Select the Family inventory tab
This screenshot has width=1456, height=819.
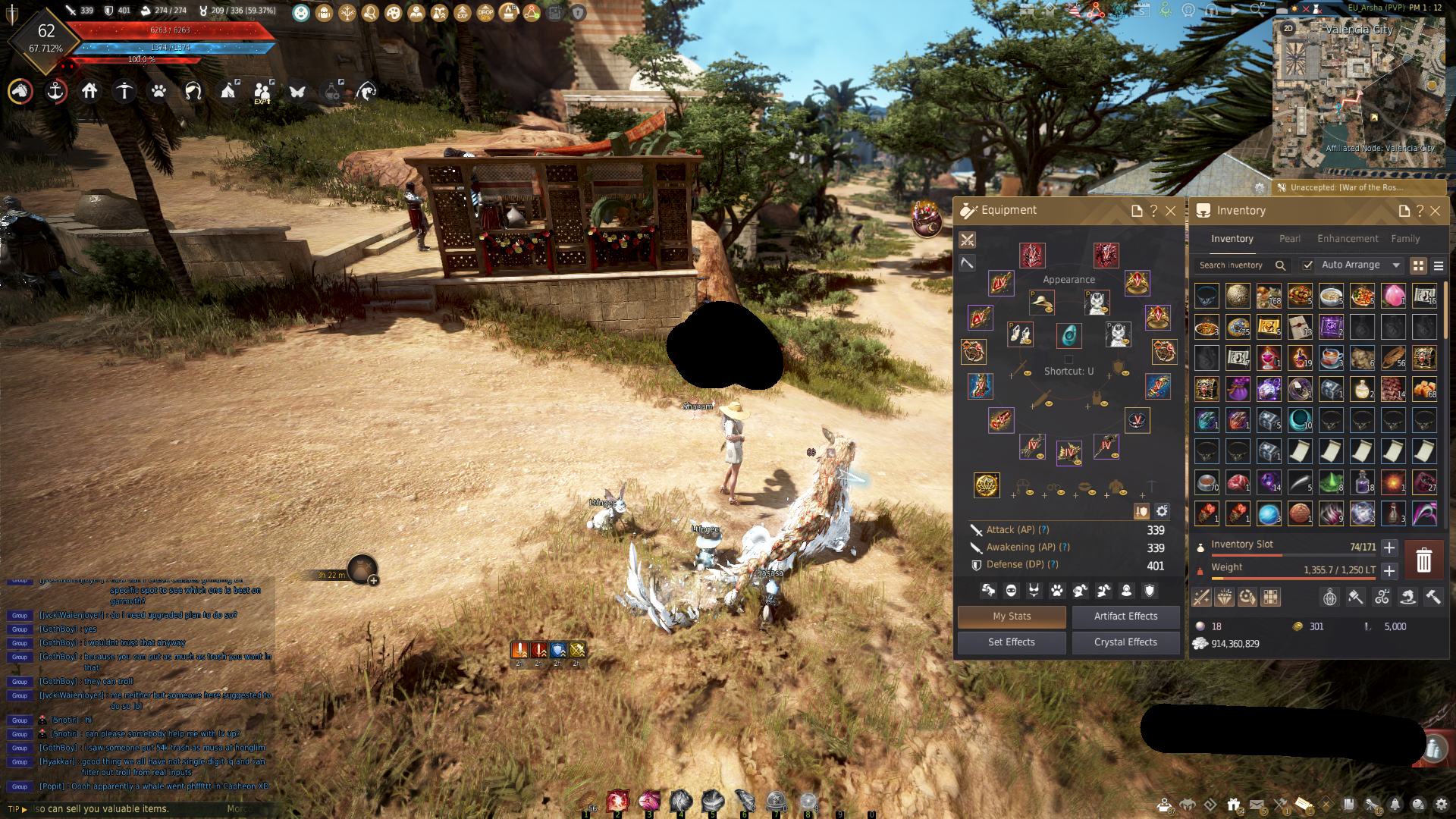click(x=1405, y=239)
